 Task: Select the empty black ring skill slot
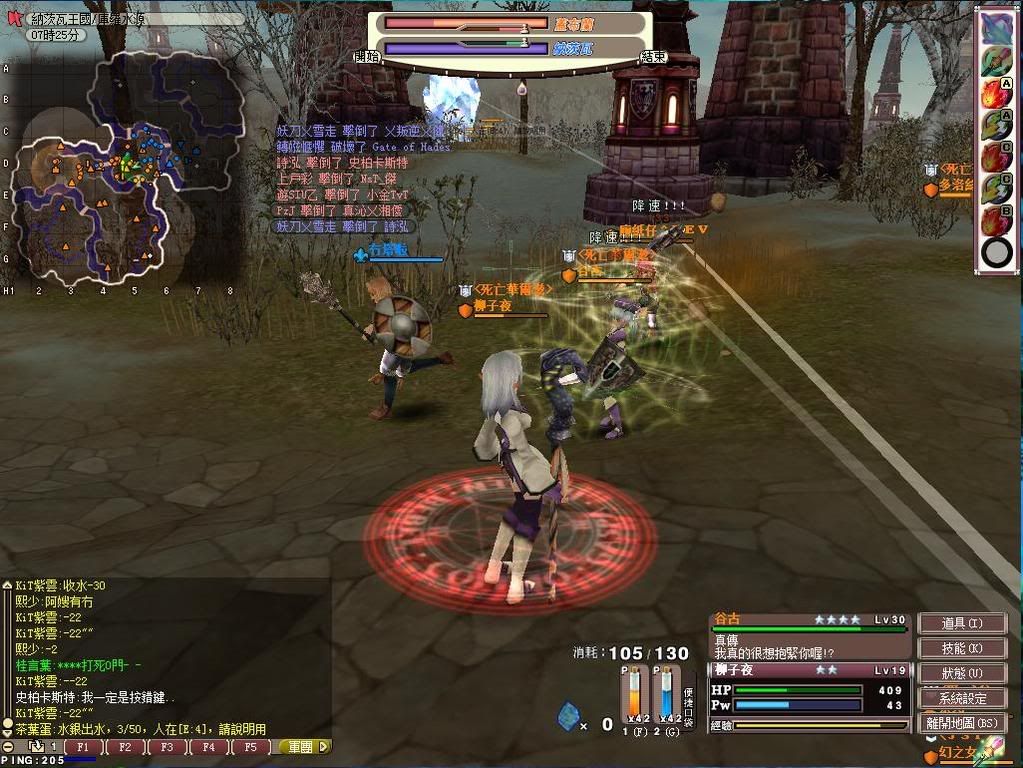996,251
